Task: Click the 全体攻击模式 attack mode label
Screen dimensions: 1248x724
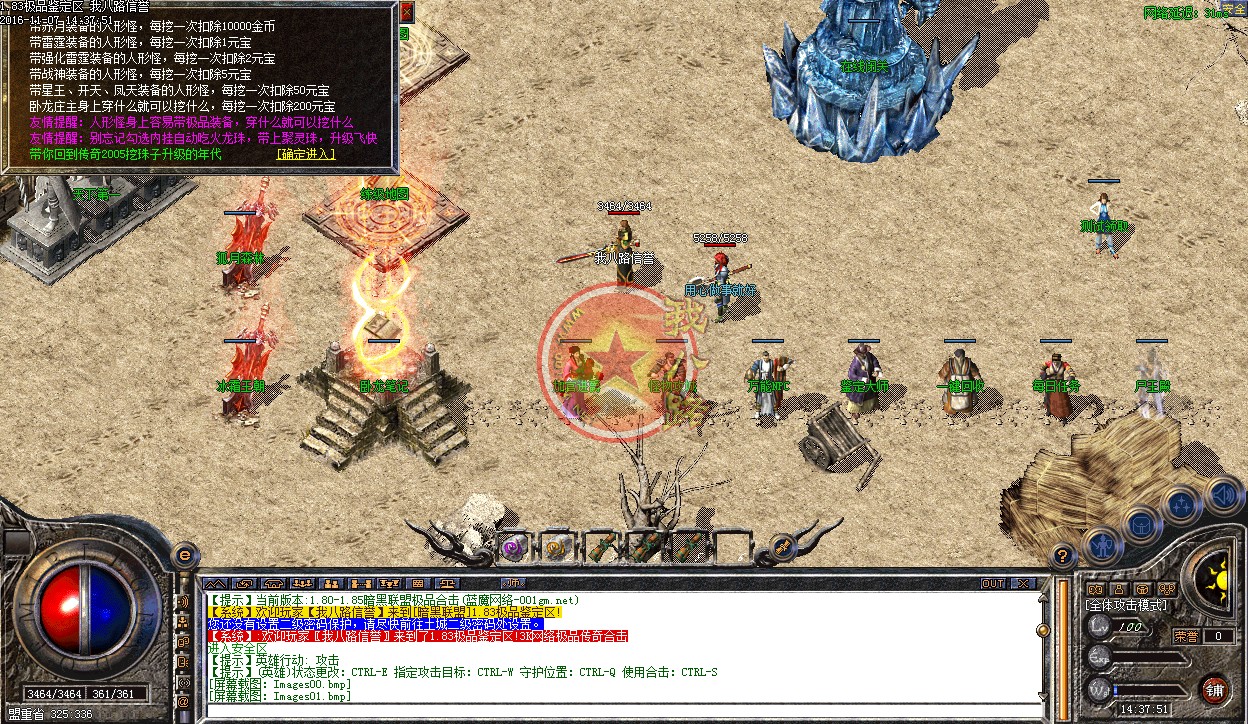Action: point(1126,605)
